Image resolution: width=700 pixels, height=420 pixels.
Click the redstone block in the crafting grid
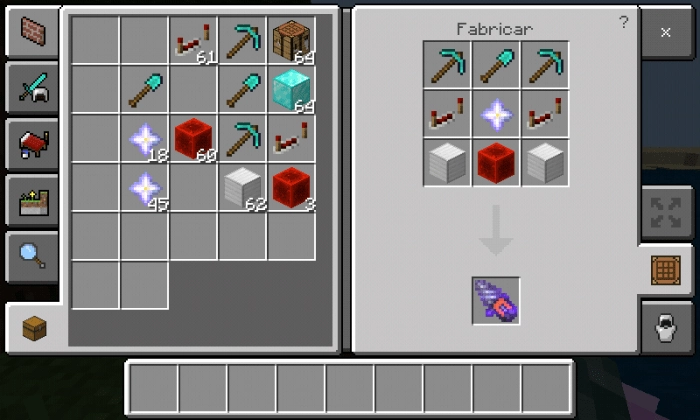click(x=496, y=161)
